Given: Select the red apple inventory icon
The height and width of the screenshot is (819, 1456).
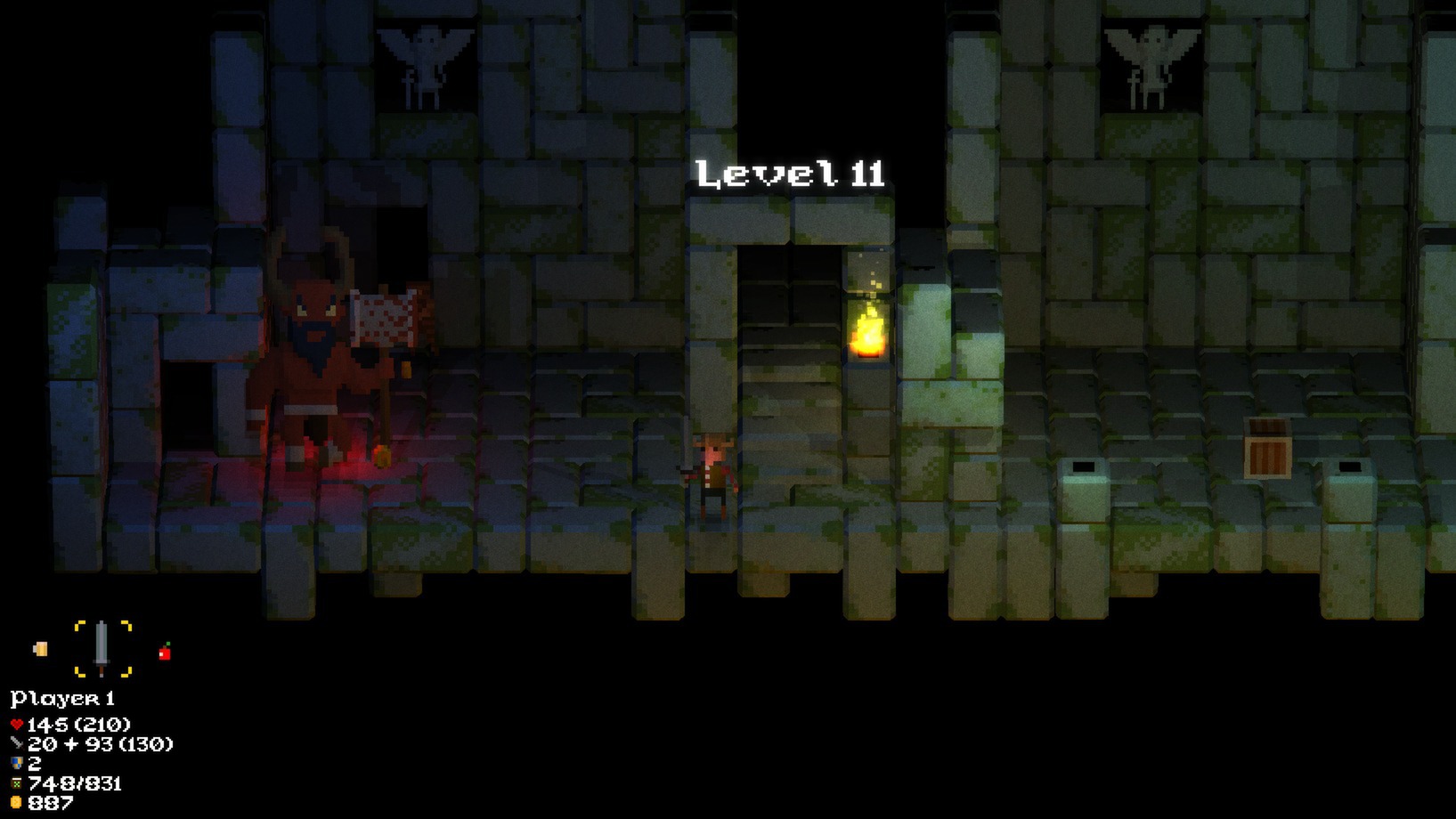Looking at the screenshot, I should click(x=165, y=650).
